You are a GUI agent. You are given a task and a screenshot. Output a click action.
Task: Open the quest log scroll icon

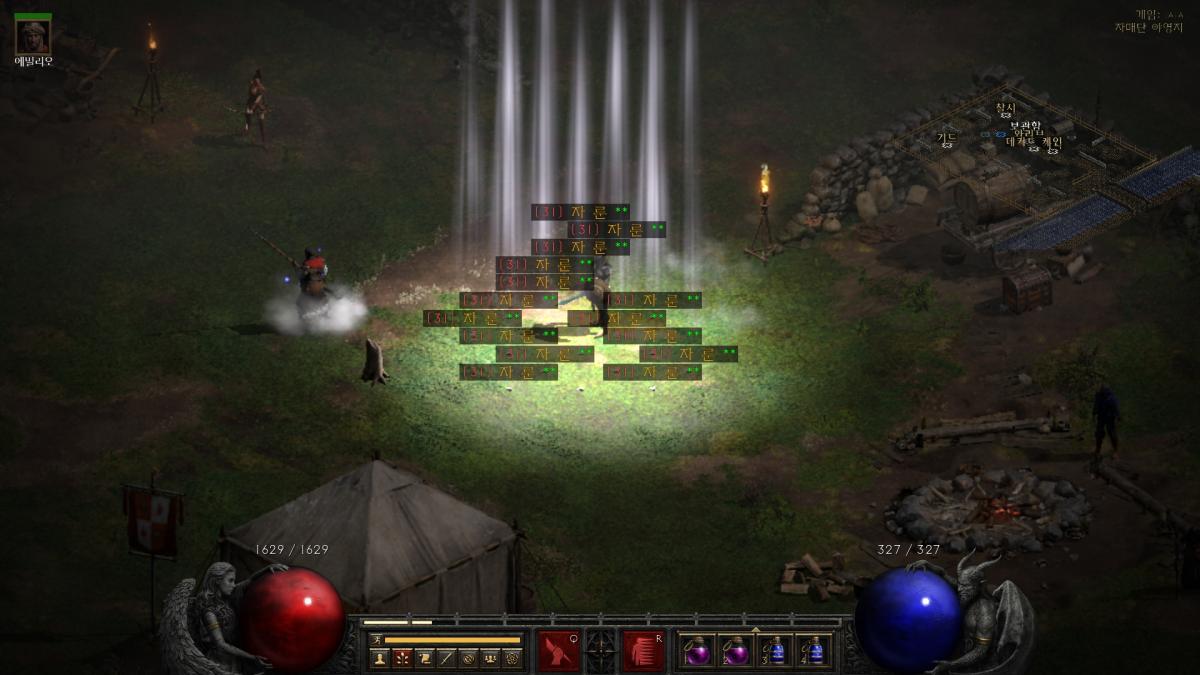point(424,658)
